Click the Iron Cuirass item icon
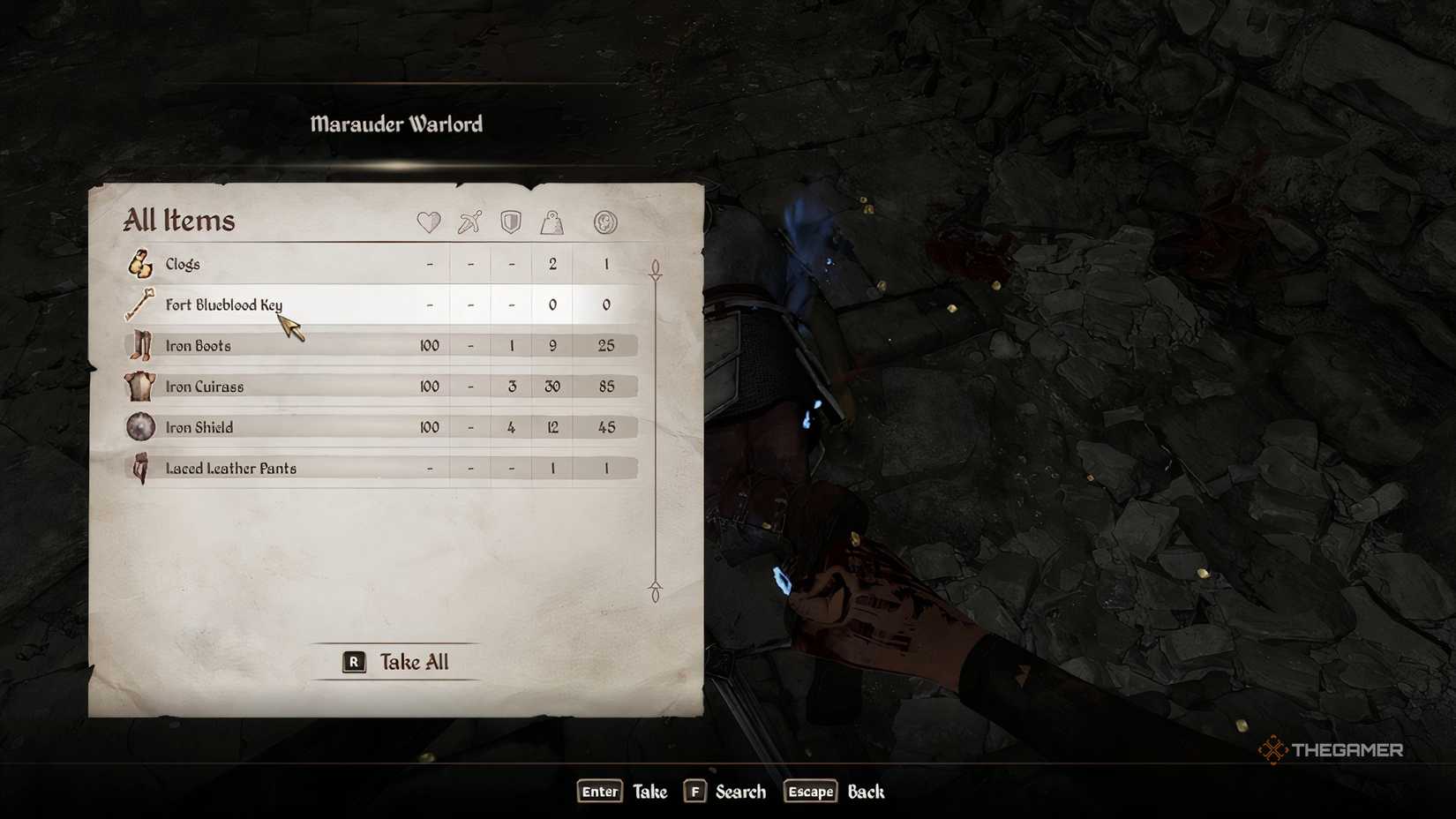Viewport: 1456px width, 819px height. (x=139, y=386)
